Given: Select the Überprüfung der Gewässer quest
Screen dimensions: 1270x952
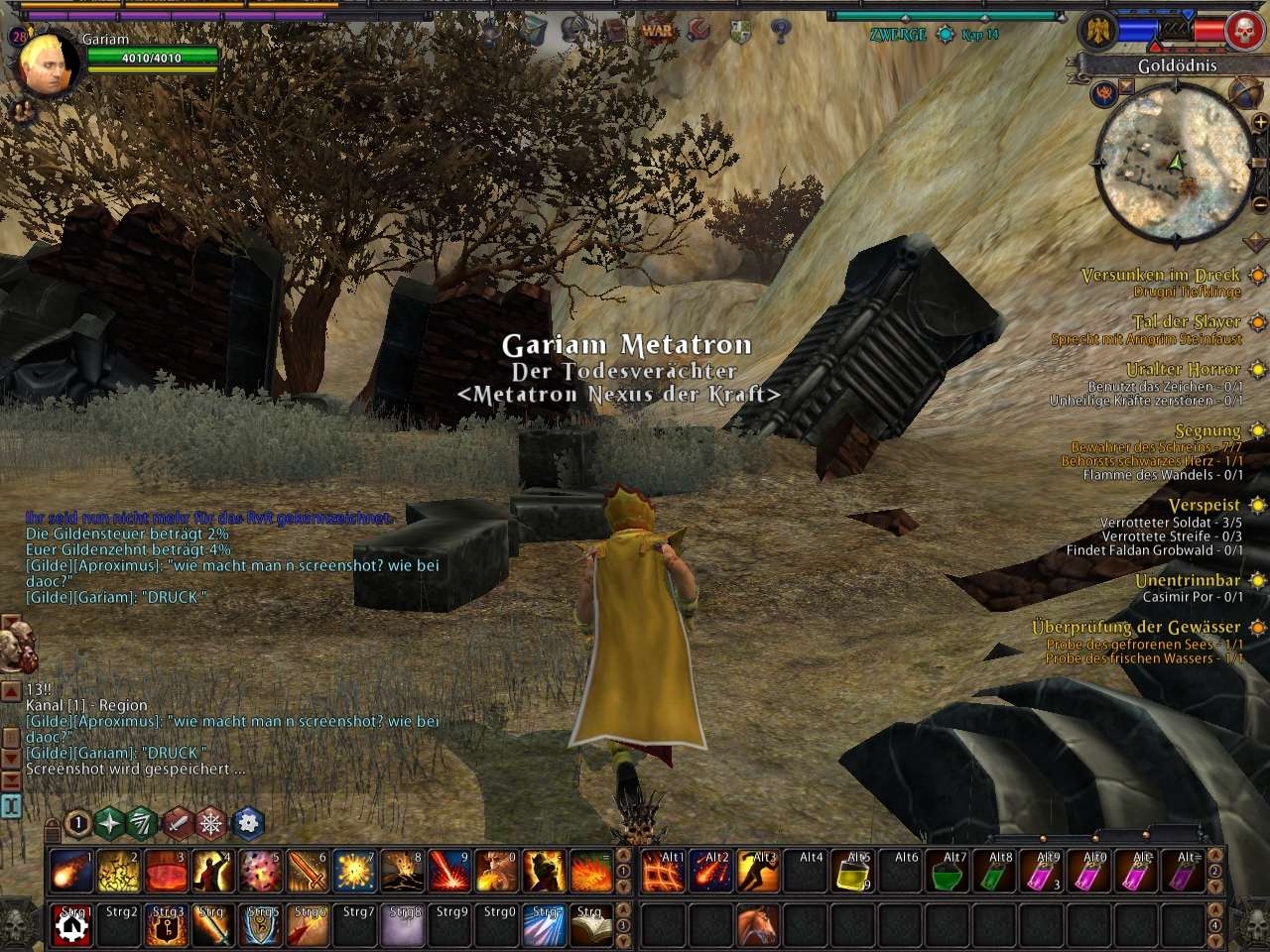Looking at the screenshot, I should [1135, 627].
